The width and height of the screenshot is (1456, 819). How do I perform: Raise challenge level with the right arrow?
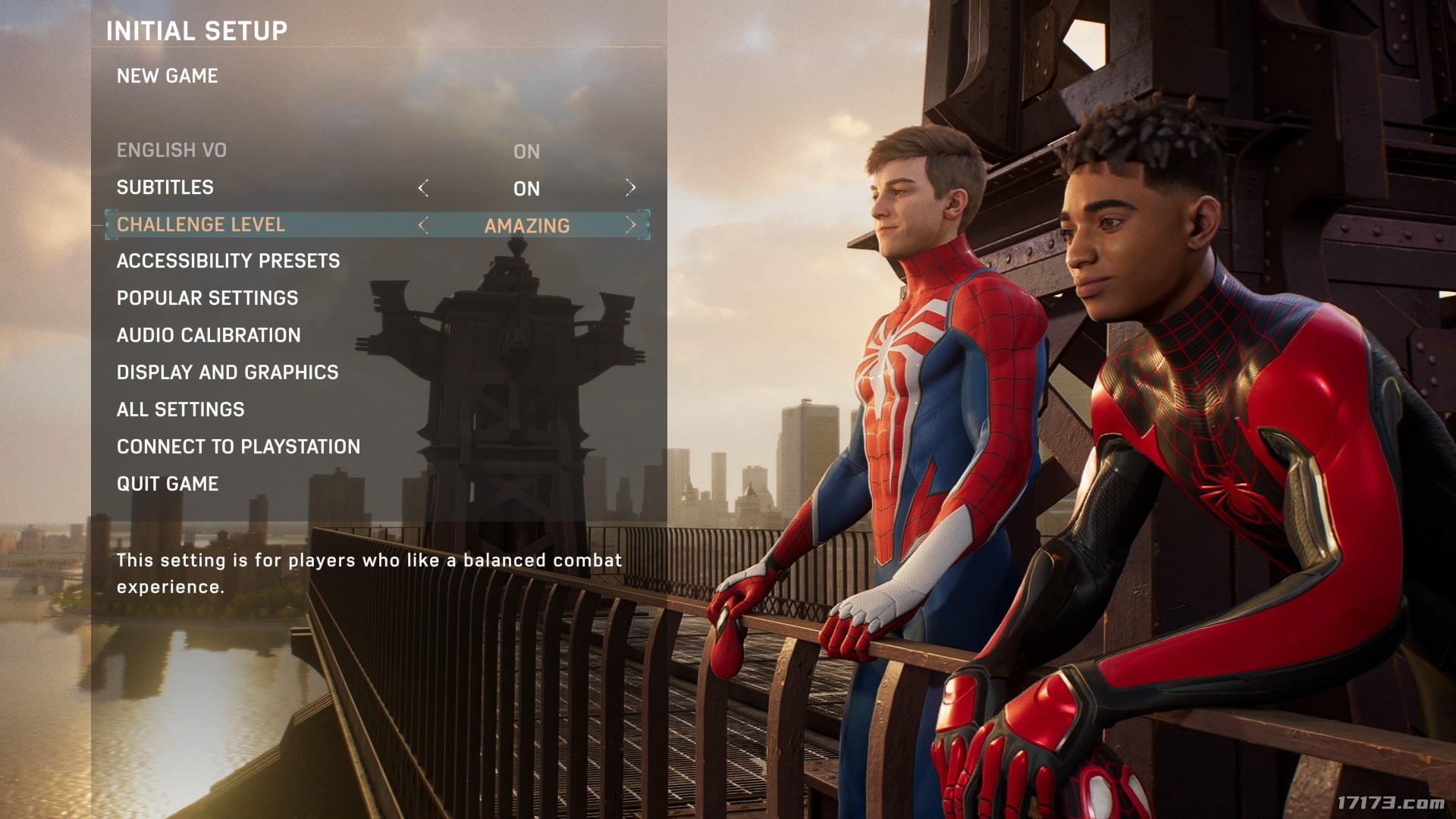(630, 225)
